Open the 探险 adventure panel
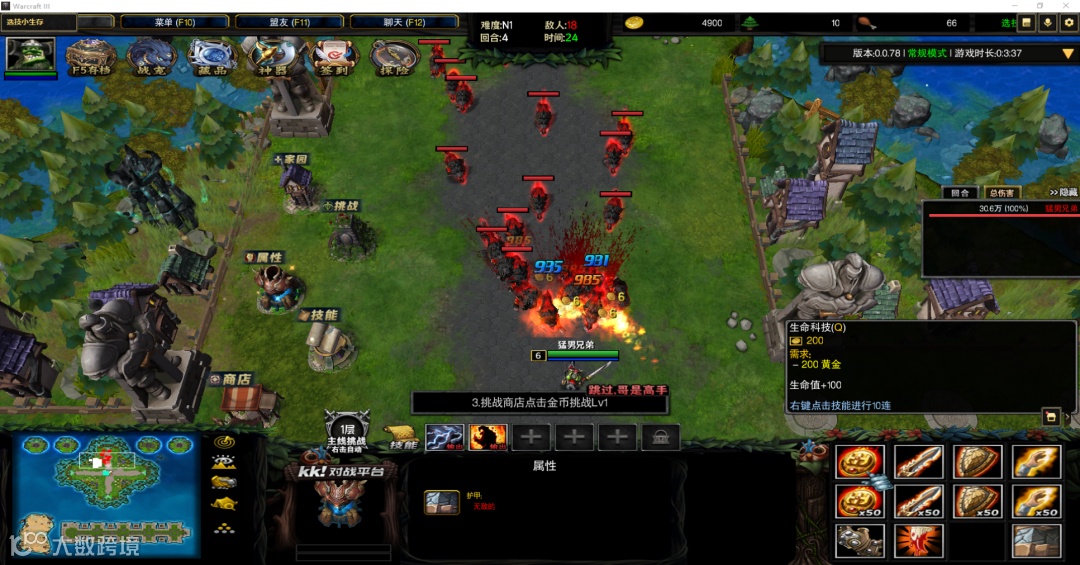The image size is (1080, 565). [395, 57]
